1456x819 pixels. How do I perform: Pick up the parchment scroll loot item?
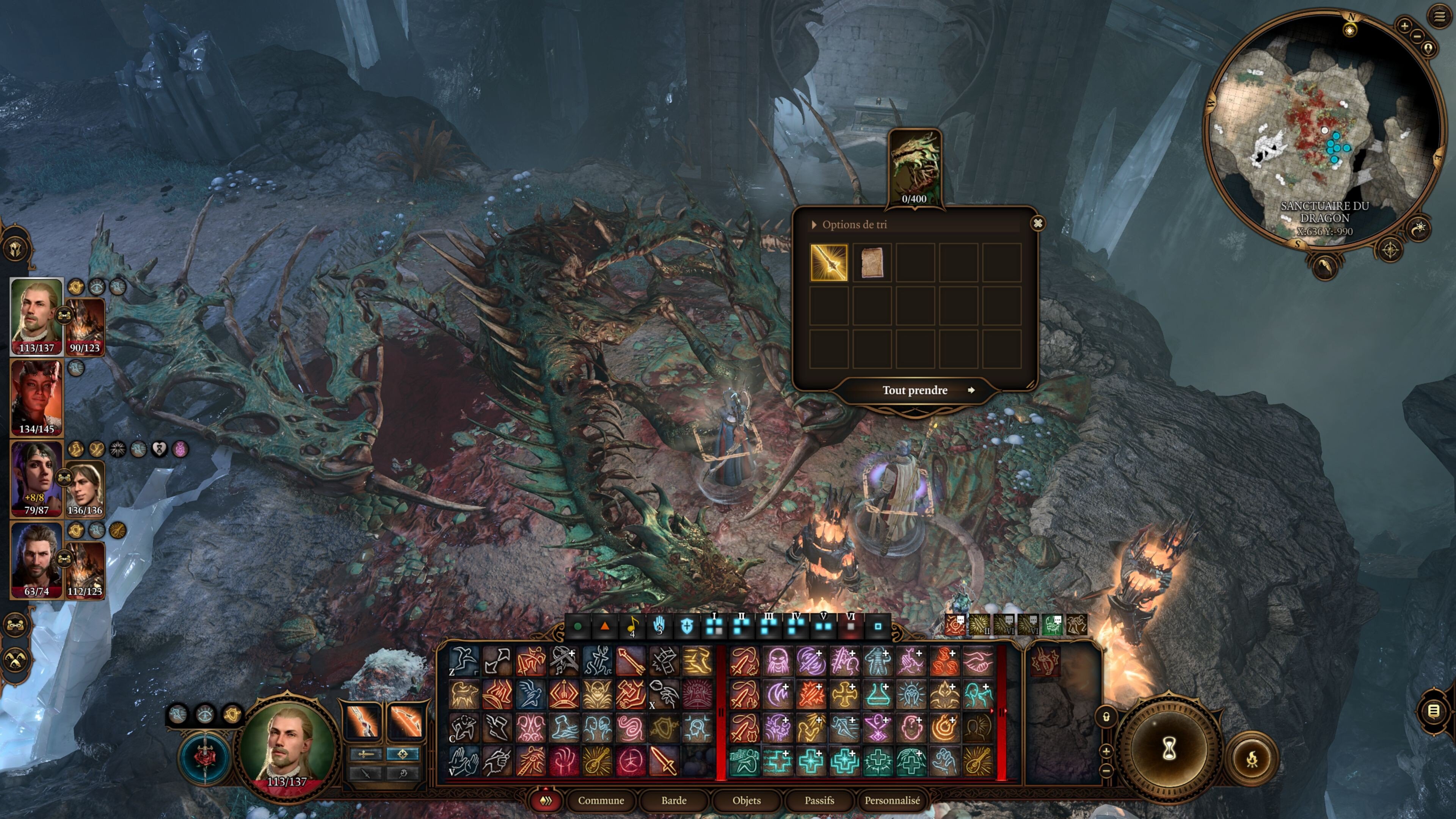coord(872,262)
